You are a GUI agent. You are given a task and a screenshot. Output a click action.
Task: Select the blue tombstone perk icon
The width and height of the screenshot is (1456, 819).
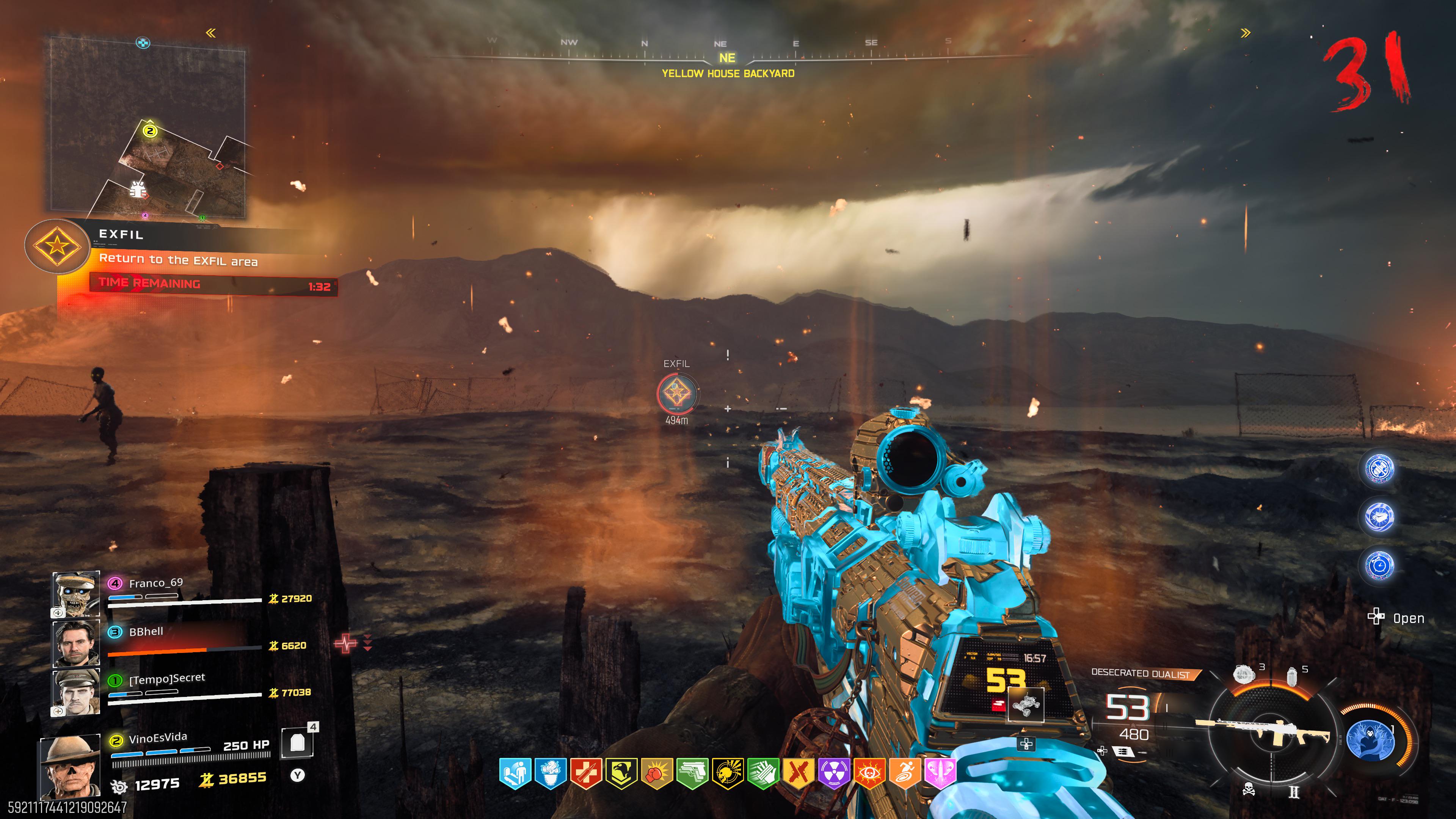[x=516, y=773]
